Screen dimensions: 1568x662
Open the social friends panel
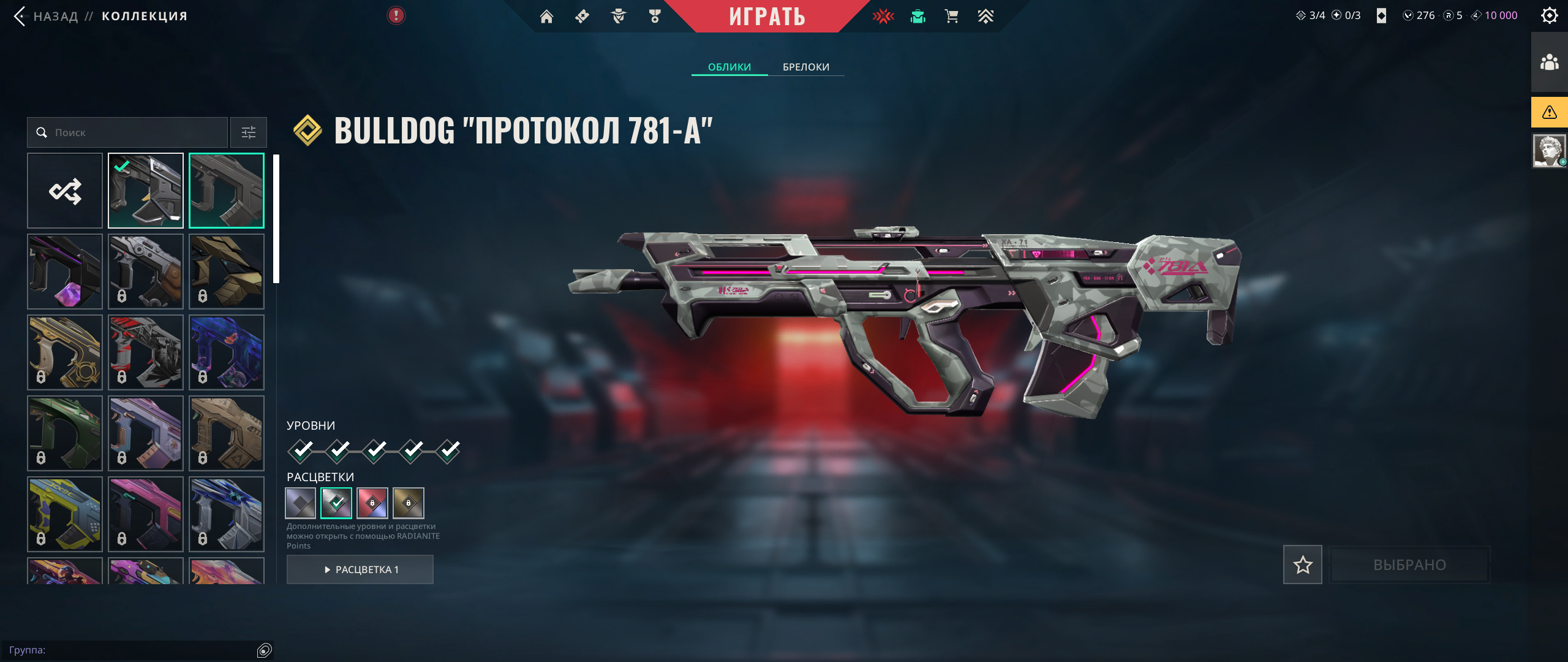point(1549,62)
